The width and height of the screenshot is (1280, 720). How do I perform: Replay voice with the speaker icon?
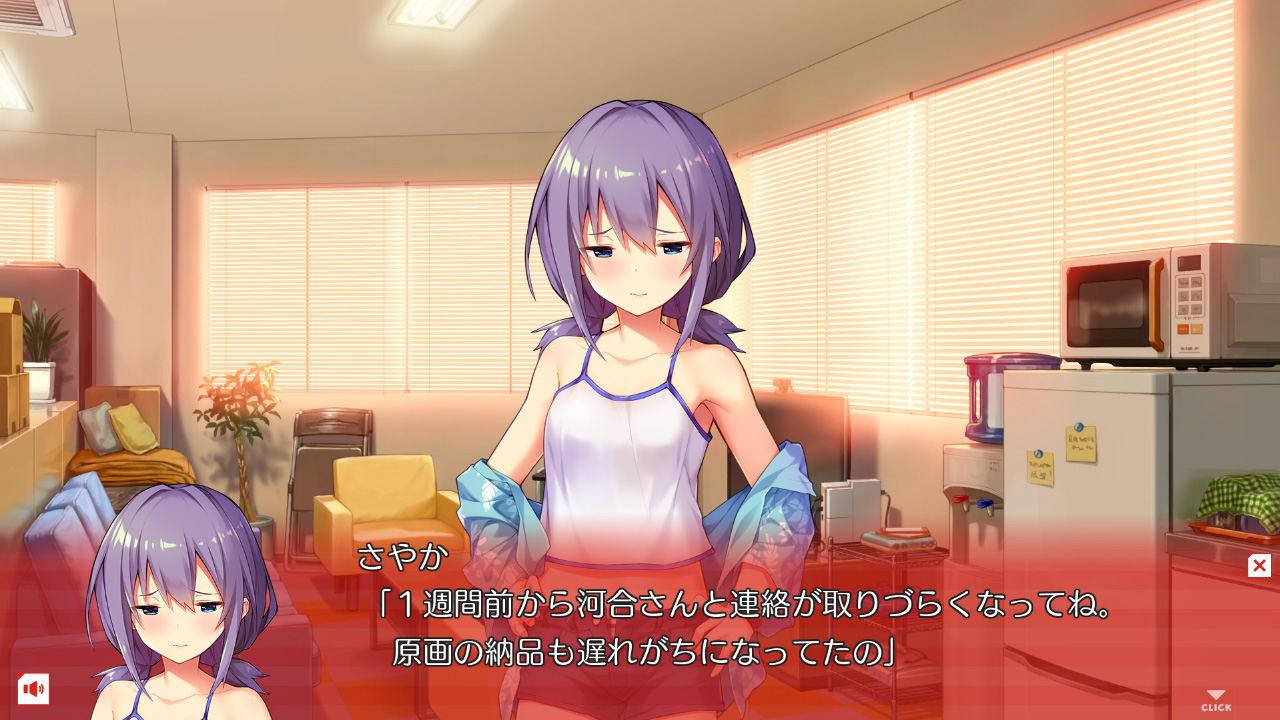33,689
